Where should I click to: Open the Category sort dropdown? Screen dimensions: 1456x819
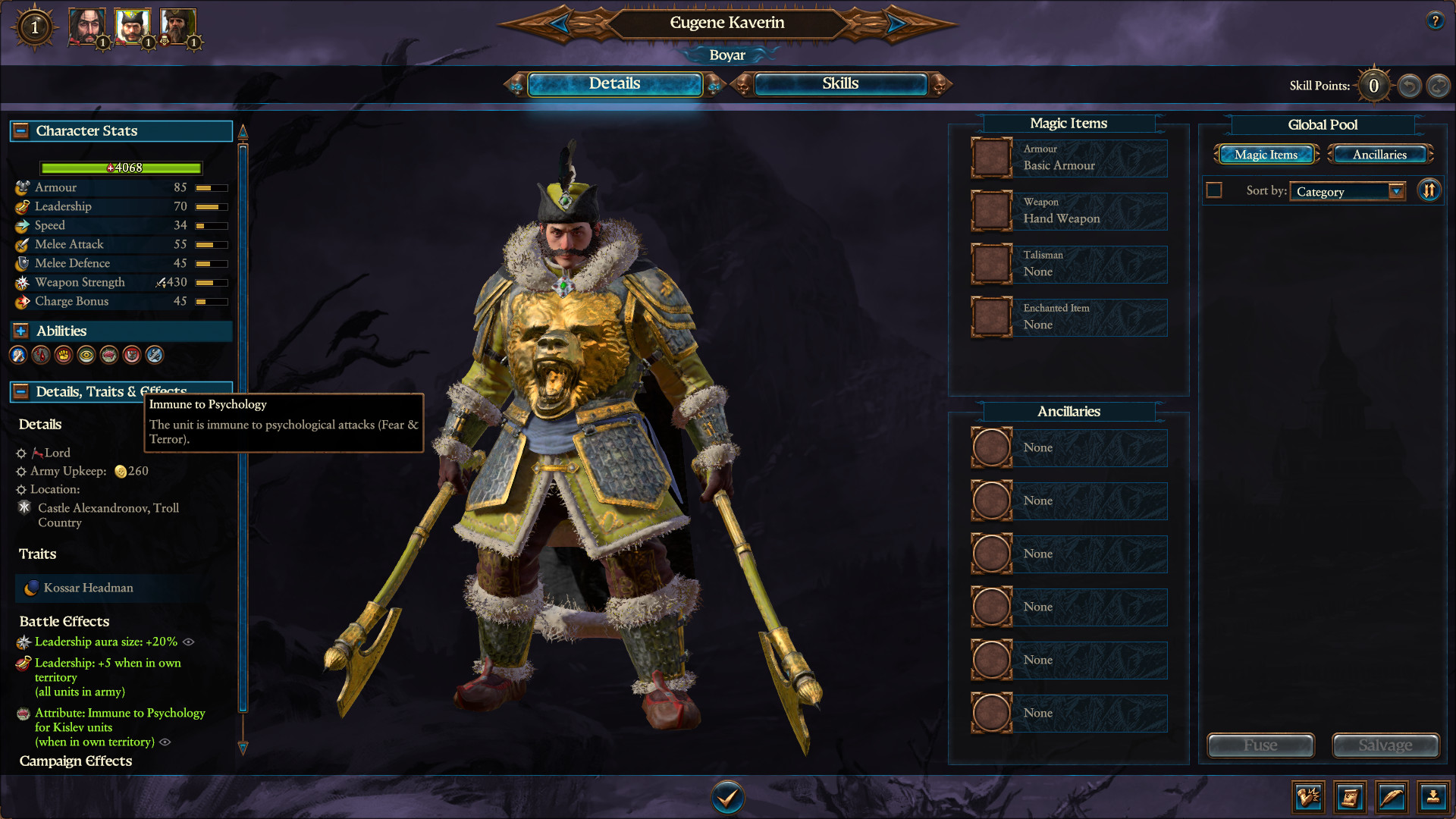pyautogui.click(x=1348, y=191)
